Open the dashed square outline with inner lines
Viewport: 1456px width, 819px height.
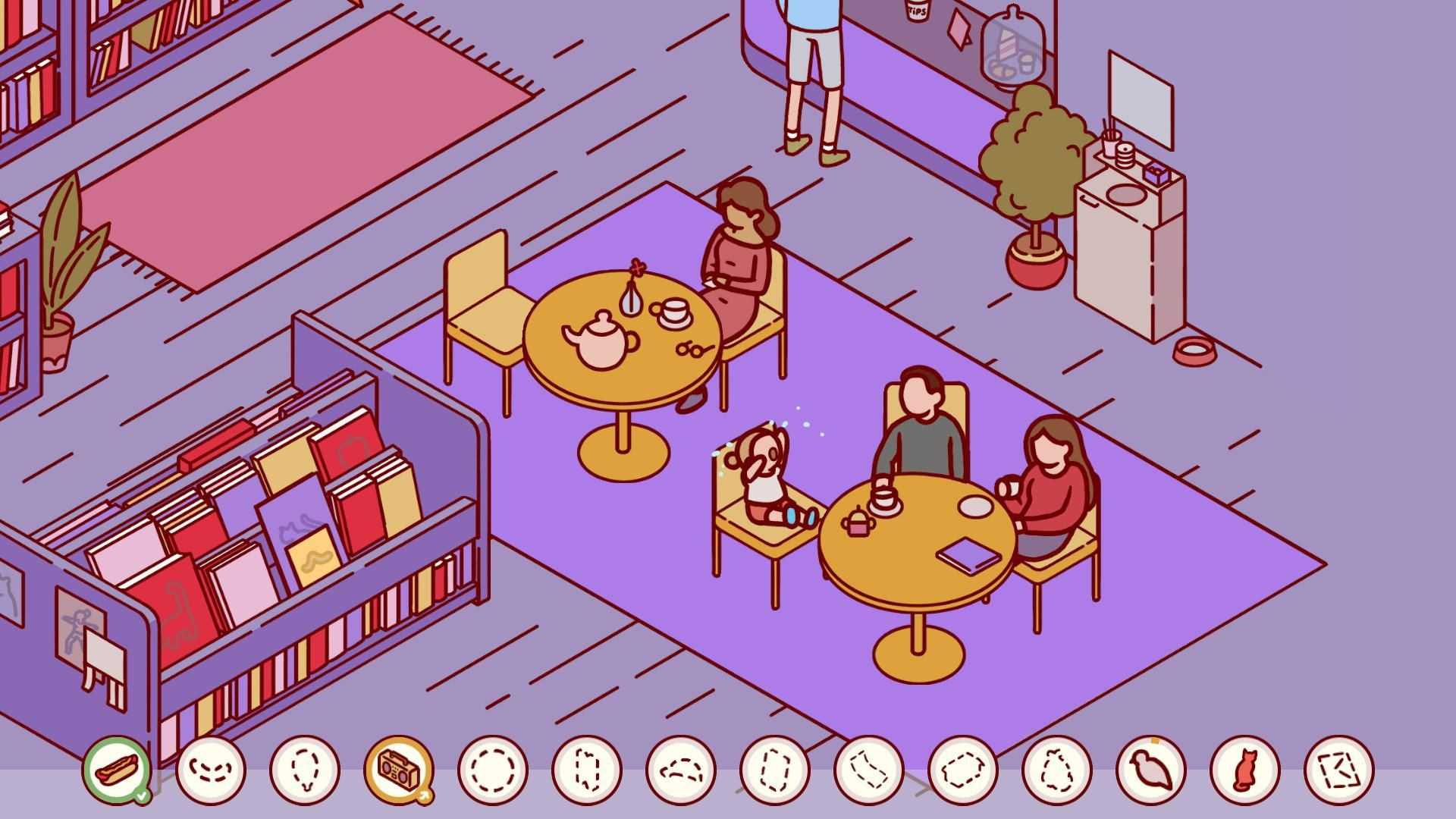pyautogui.click(x=1338, y=770)
